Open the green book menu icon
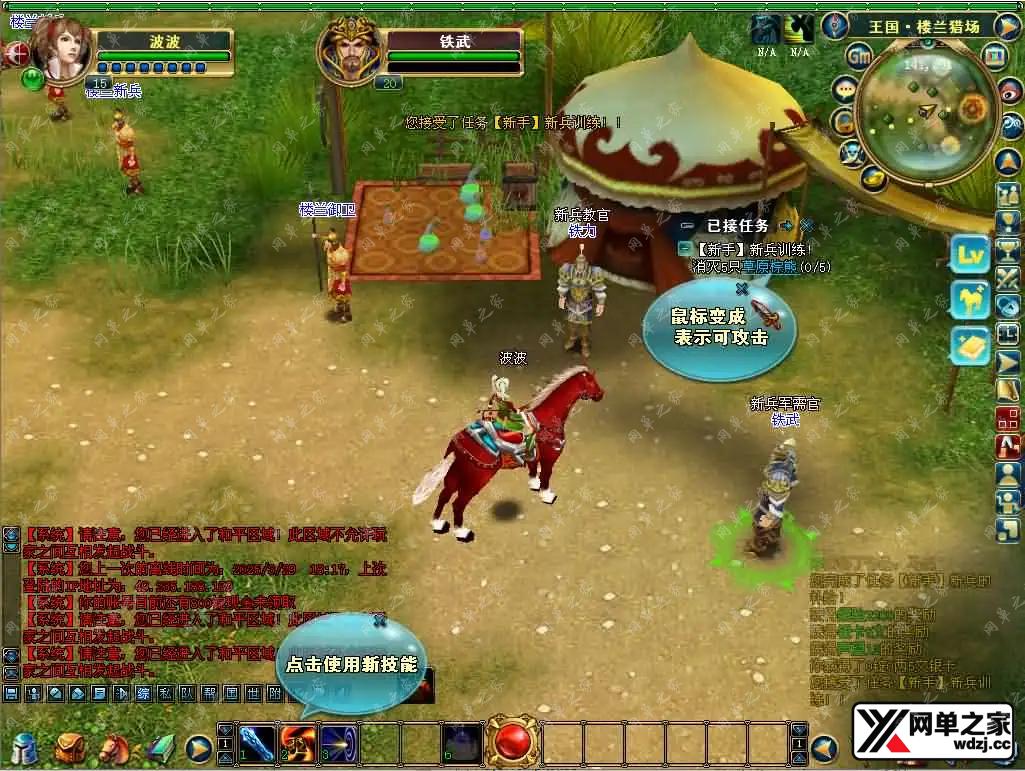 click(160, 748)
